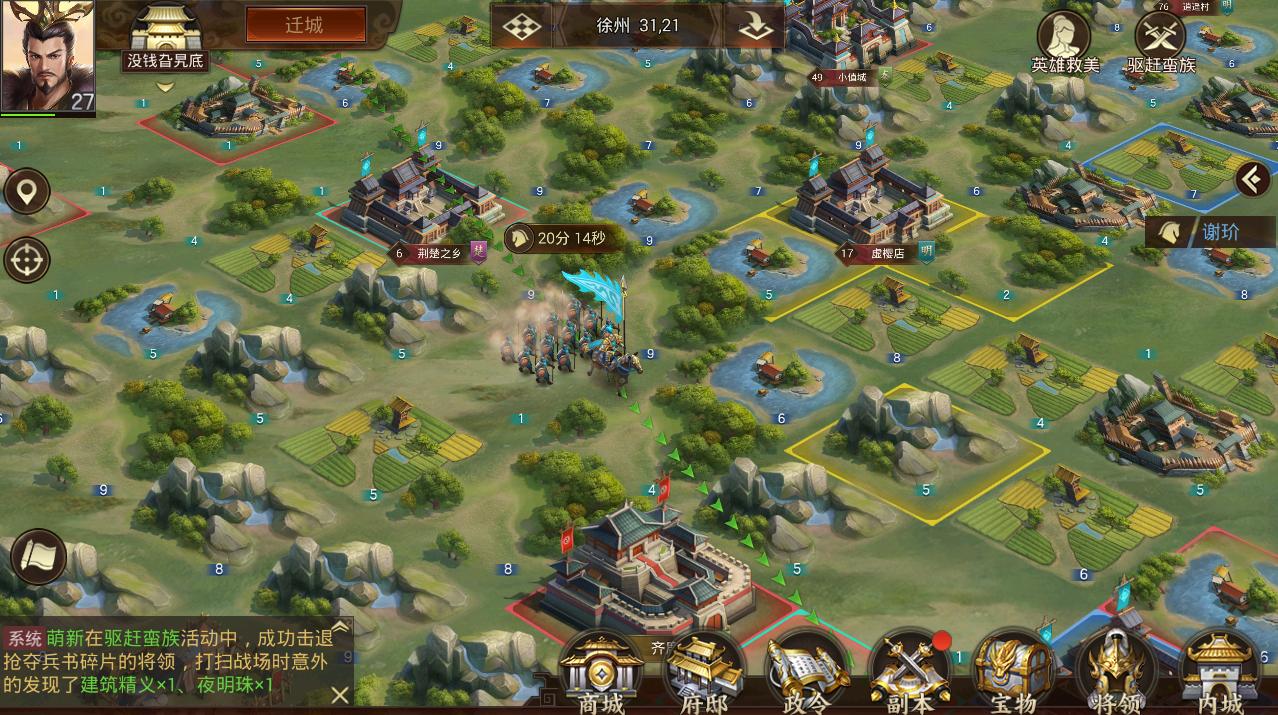The height and width of the screenshot is (715, 1278).
Task: Open the flag banner button
Action: click(38, 558)
